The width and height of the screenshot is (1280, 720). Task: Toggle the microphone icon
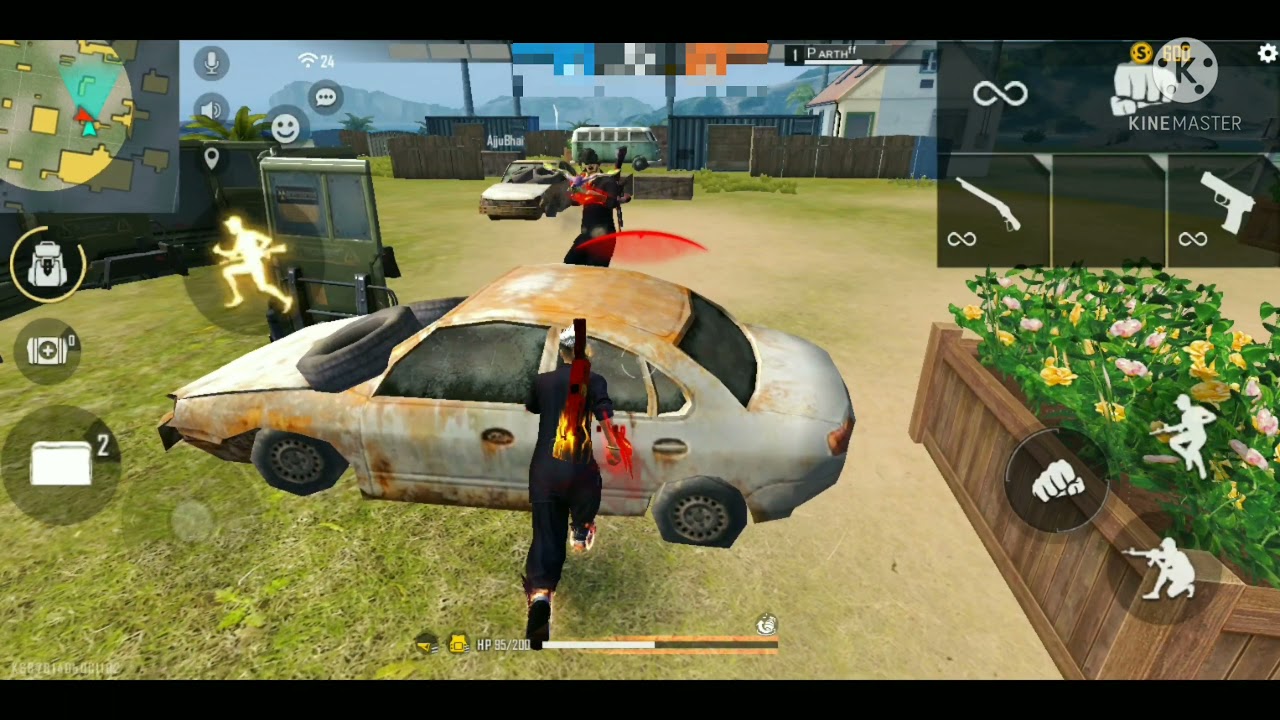pos(211,63)
